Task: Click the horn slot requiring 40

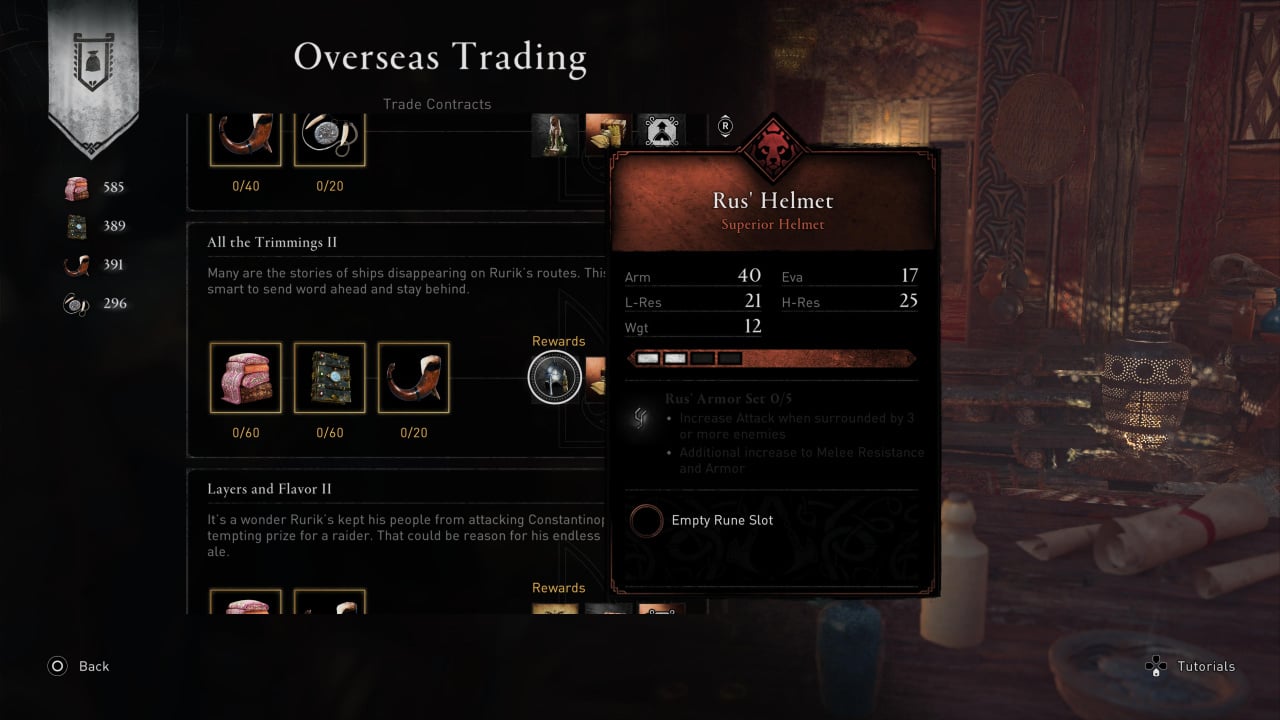Action: click(x=246, y=140)
